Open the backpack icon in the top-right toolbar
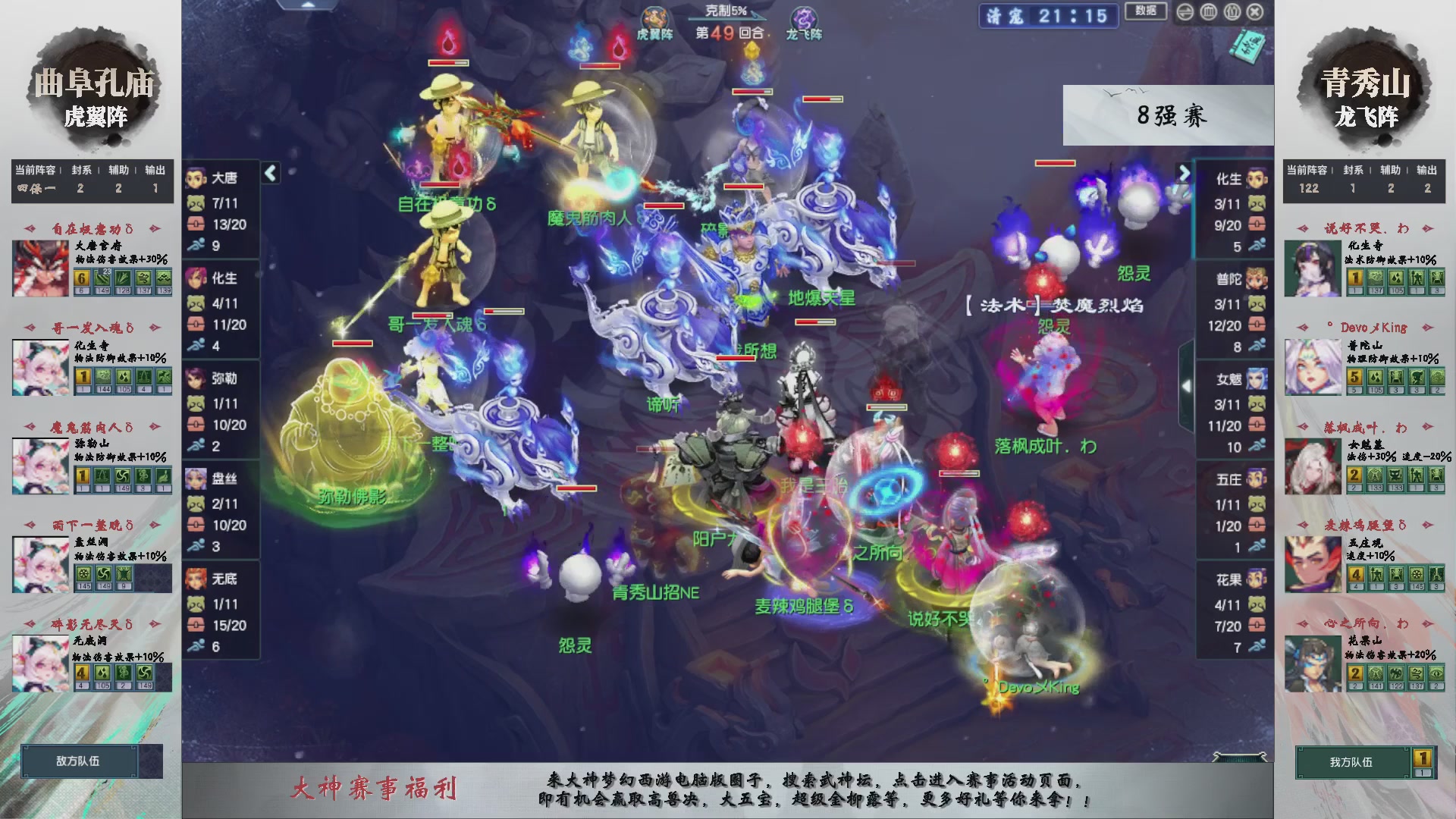Screen dimensions: 1456x819 click(1232, 12)
